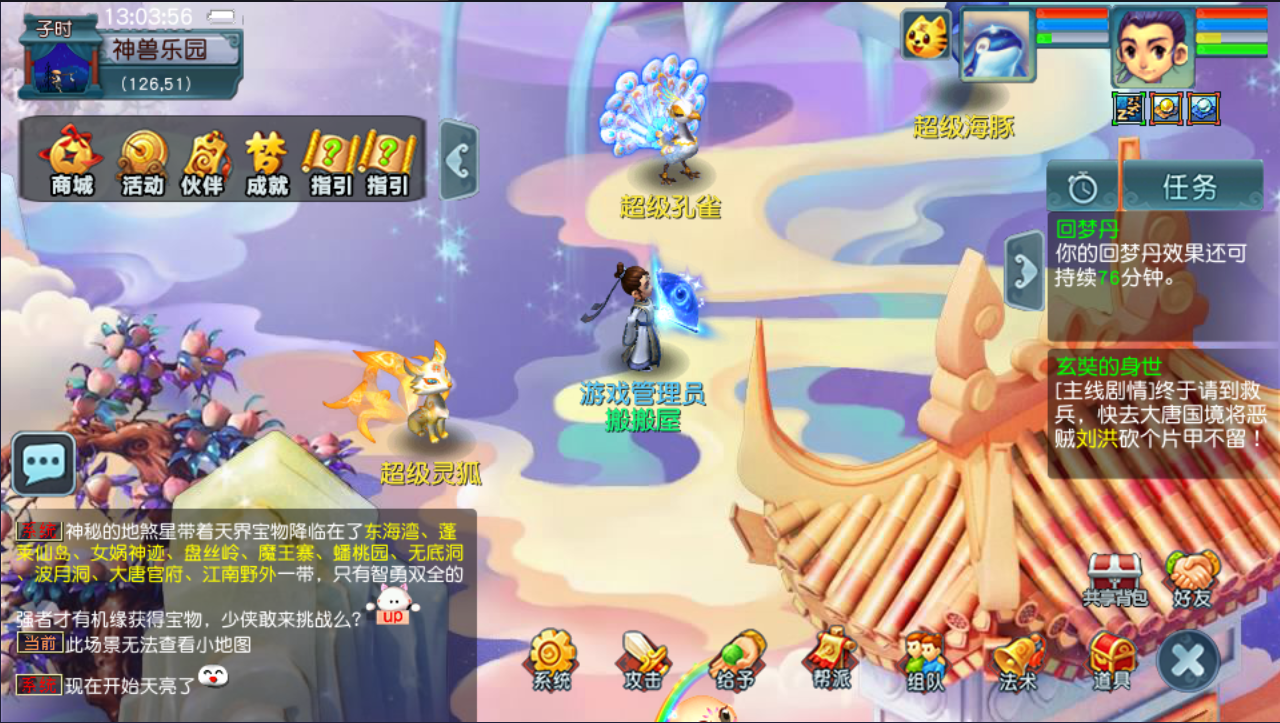The width and height of the screenshot is (1280, 723).
Task: Switch to the 任务 (Tasks) tab
Action: 1191,186
